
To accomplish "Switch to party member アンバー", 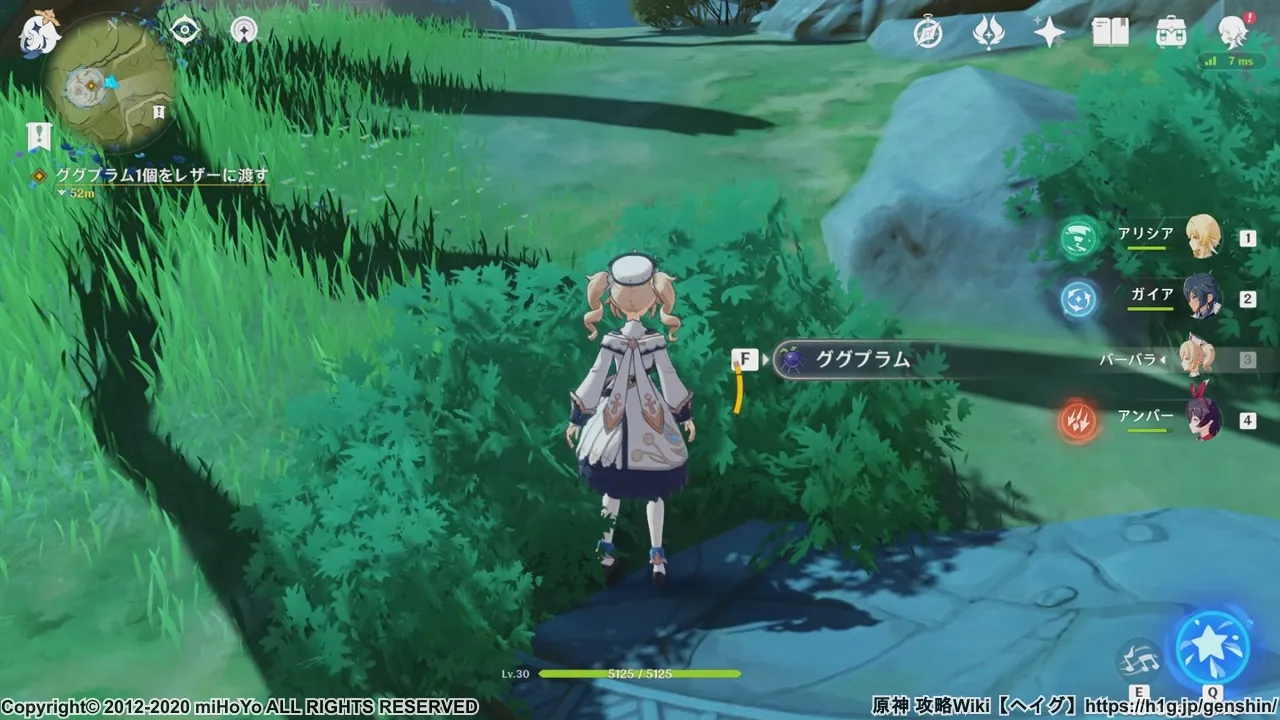I will click(1202, 418).
